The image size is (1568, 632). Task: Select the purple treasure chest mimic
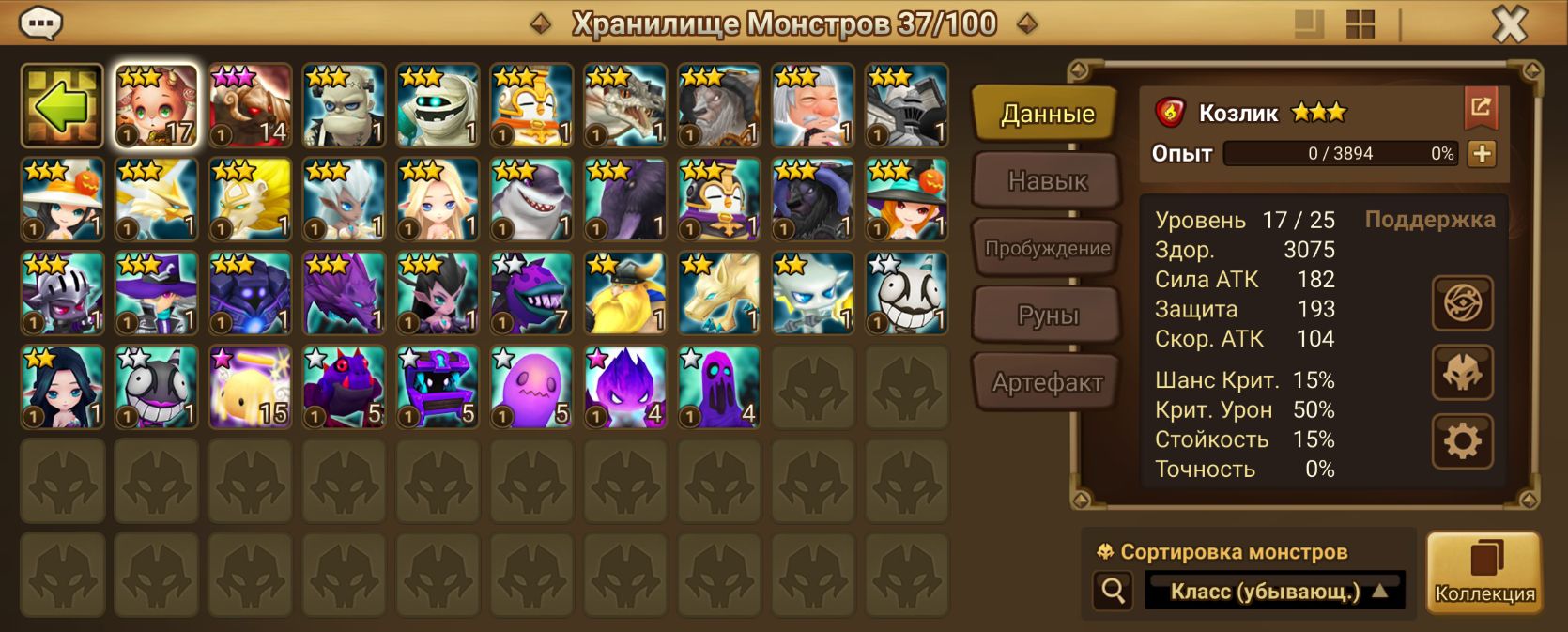[438, 388]
